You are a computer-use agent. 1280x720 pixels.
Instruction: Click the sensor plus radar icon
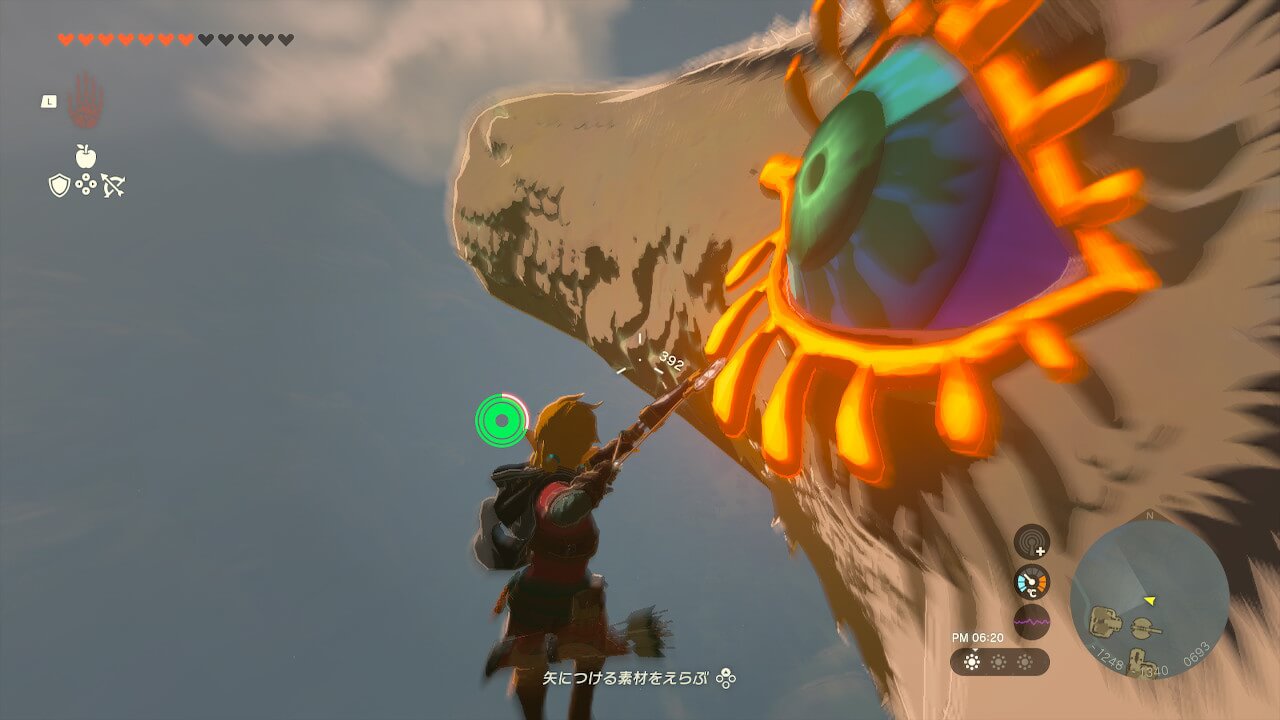(1031, 542)
